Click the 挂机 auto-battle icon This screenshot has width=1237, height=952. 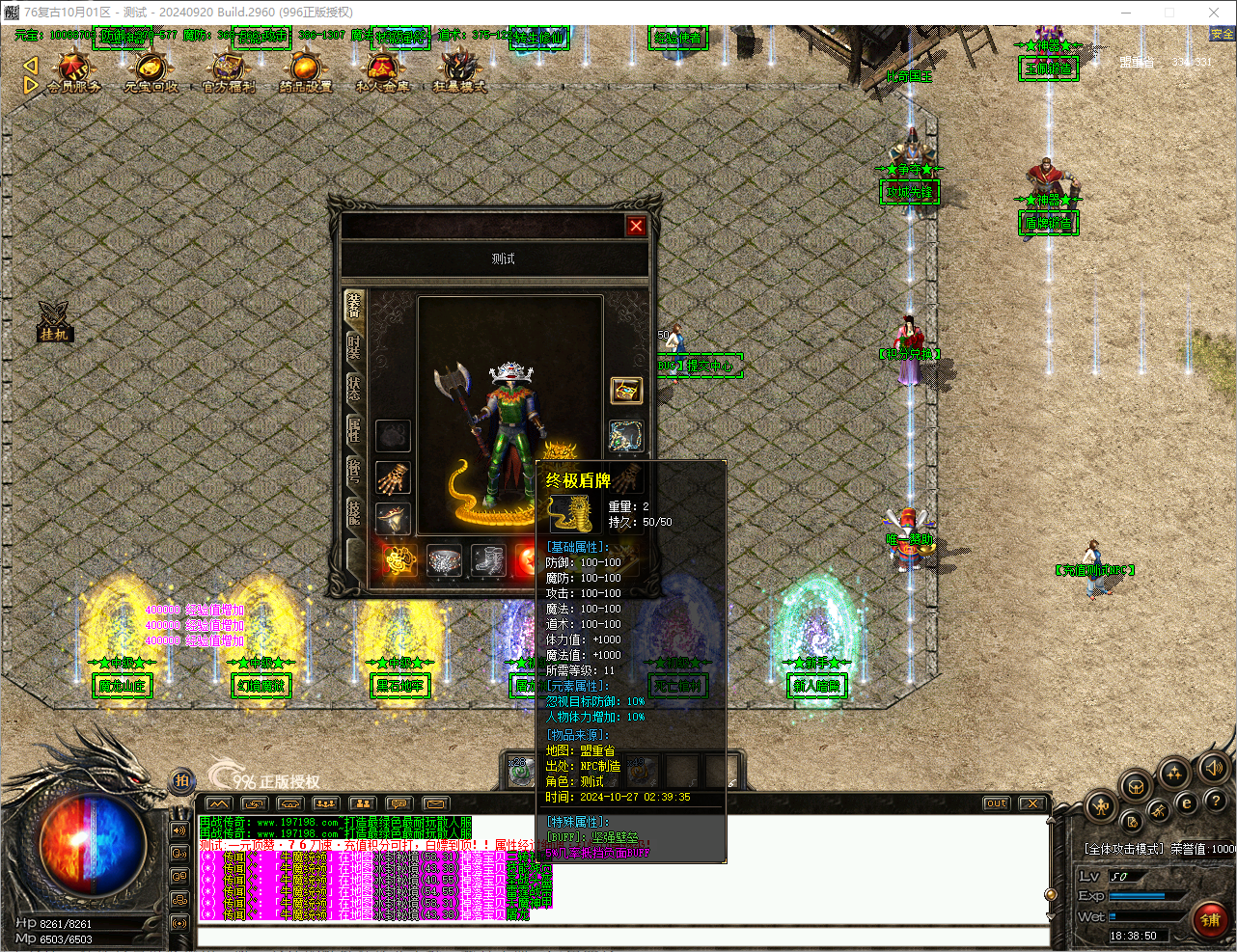[x=53, y=323]
